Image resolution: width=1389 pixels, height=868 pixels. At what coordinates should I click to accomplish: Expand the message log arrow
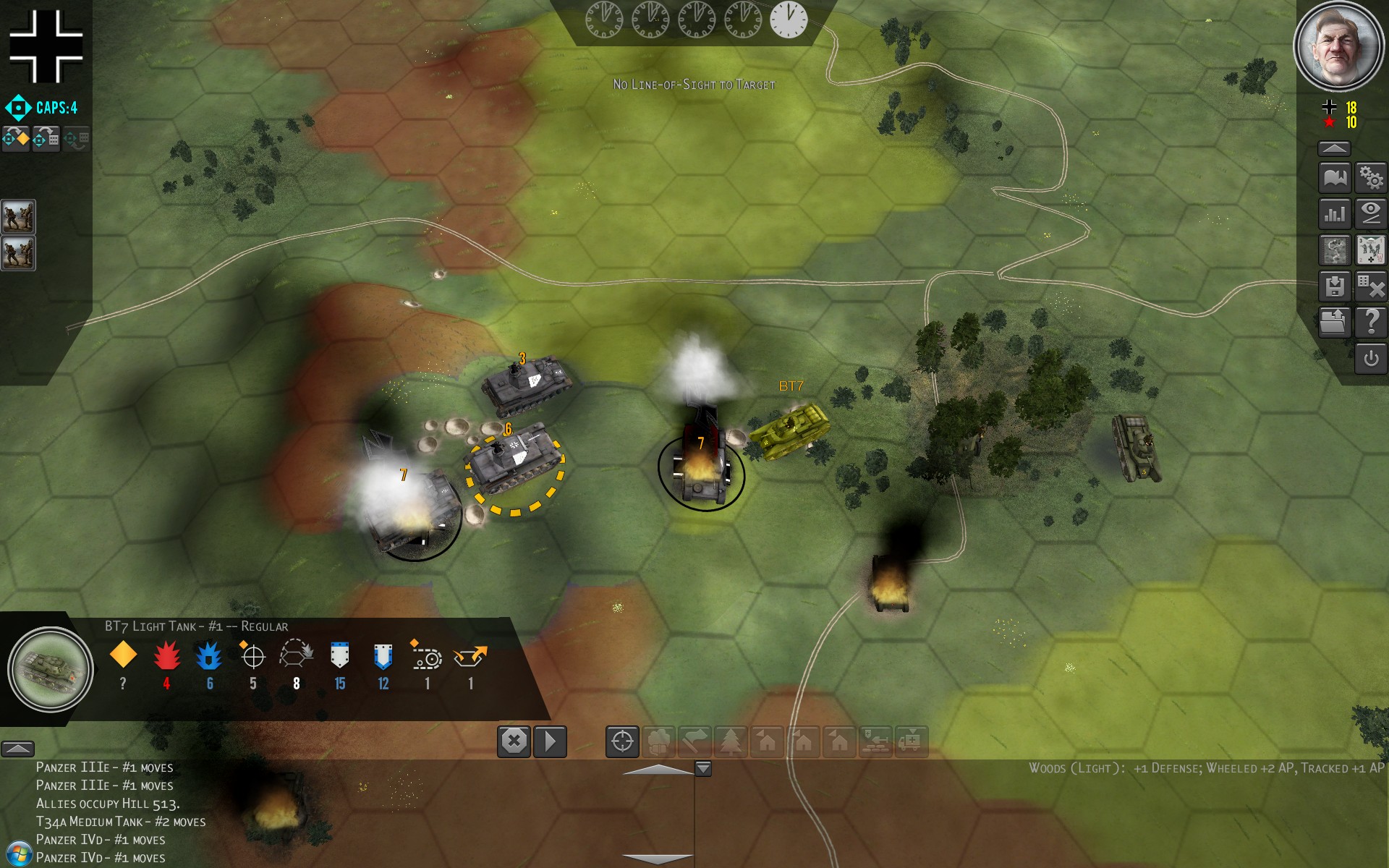coord(17,749)
